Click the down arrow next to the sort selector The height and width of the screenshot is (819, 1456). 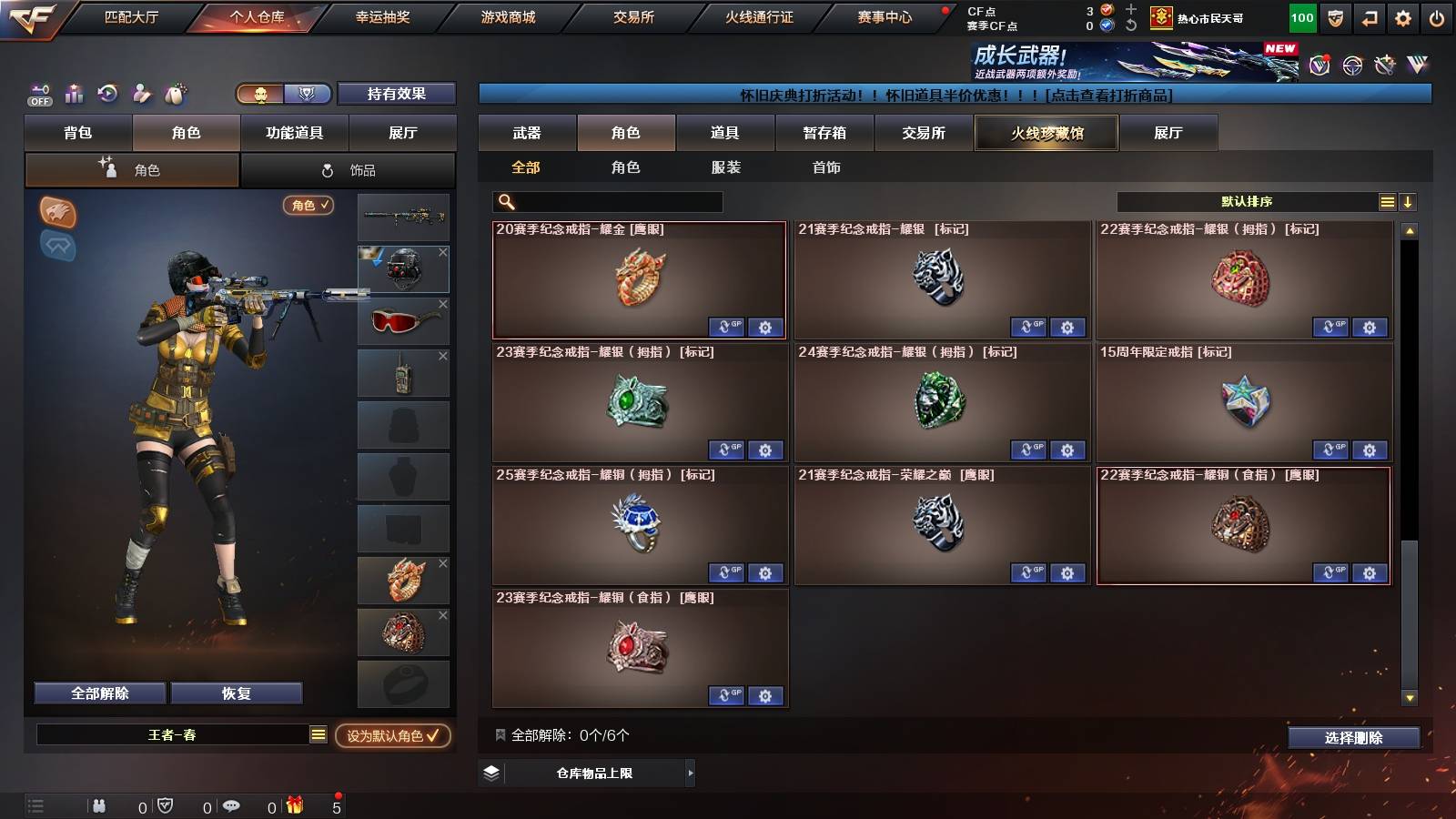coord(1408,202)
